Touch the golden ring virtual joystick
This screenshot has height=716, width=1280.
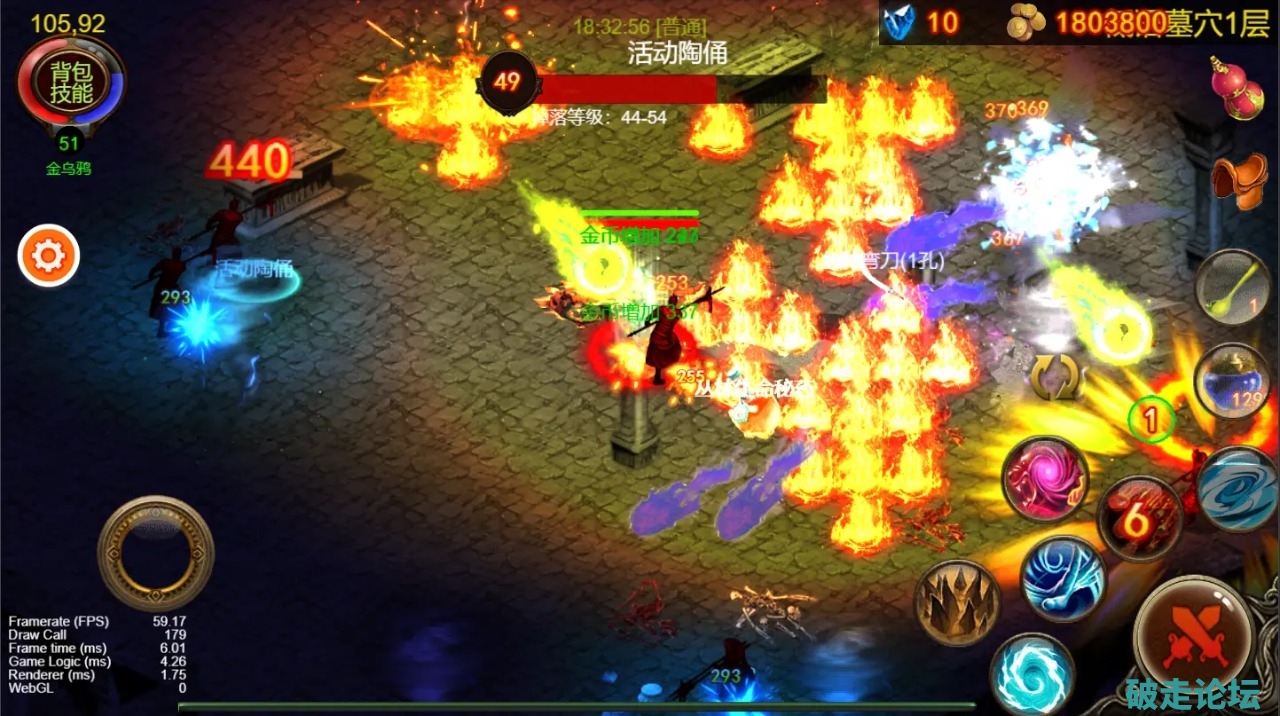pos(155,553)
